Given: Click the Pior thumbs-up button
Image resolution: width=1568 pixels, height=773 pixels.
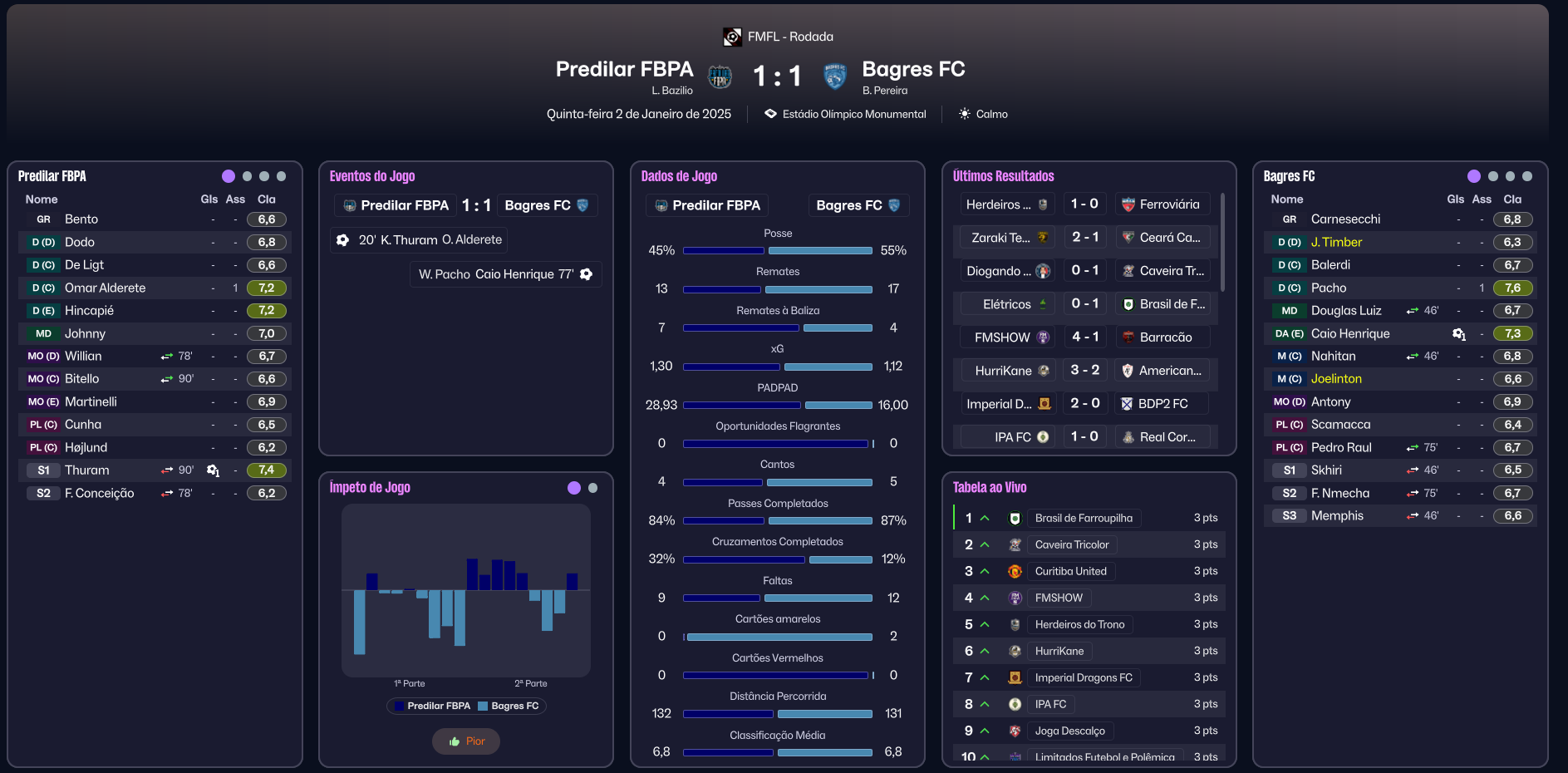Looking at the screenshot, I should click(466, 741).
